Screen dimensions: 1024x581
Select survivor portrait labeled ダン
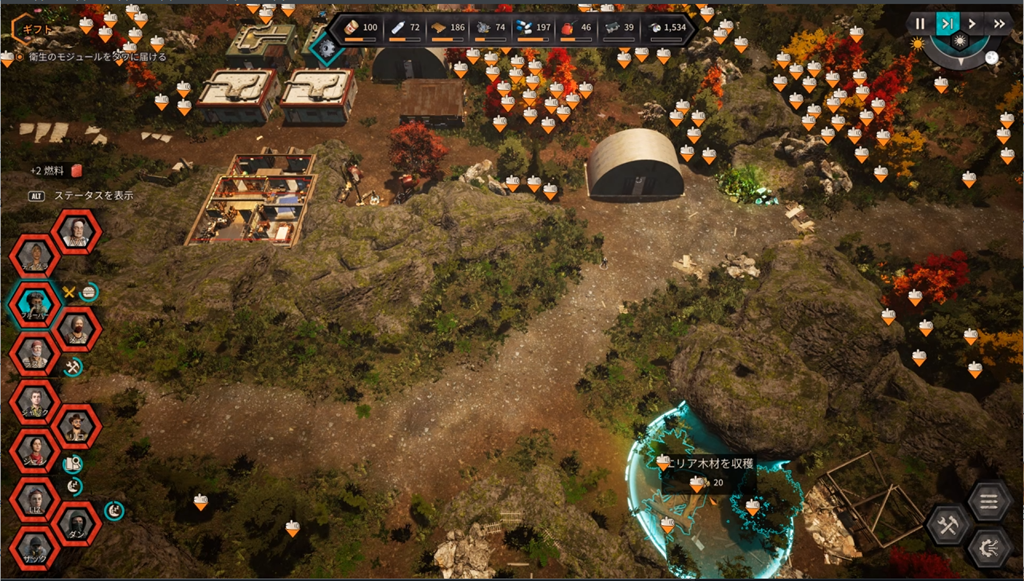coord(76,523)
